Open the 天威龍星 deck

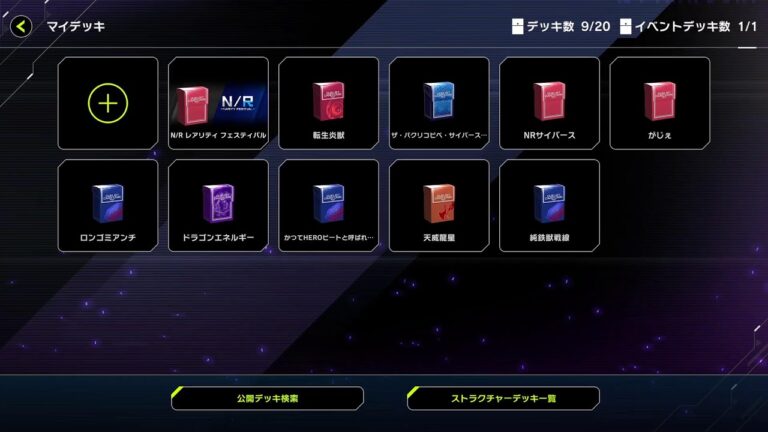439,205
